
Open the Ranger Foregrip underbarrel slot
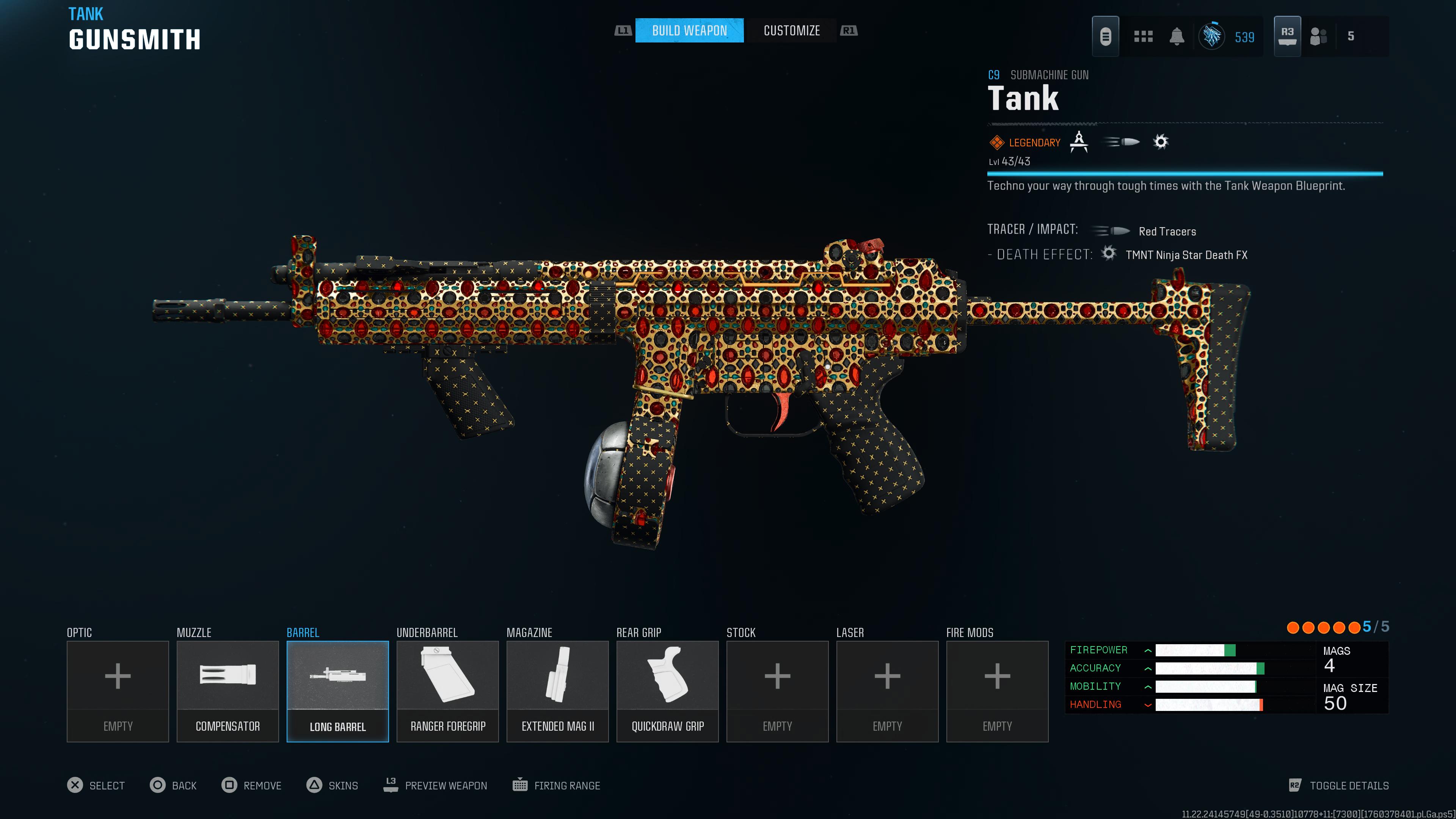tap(448, 691)
